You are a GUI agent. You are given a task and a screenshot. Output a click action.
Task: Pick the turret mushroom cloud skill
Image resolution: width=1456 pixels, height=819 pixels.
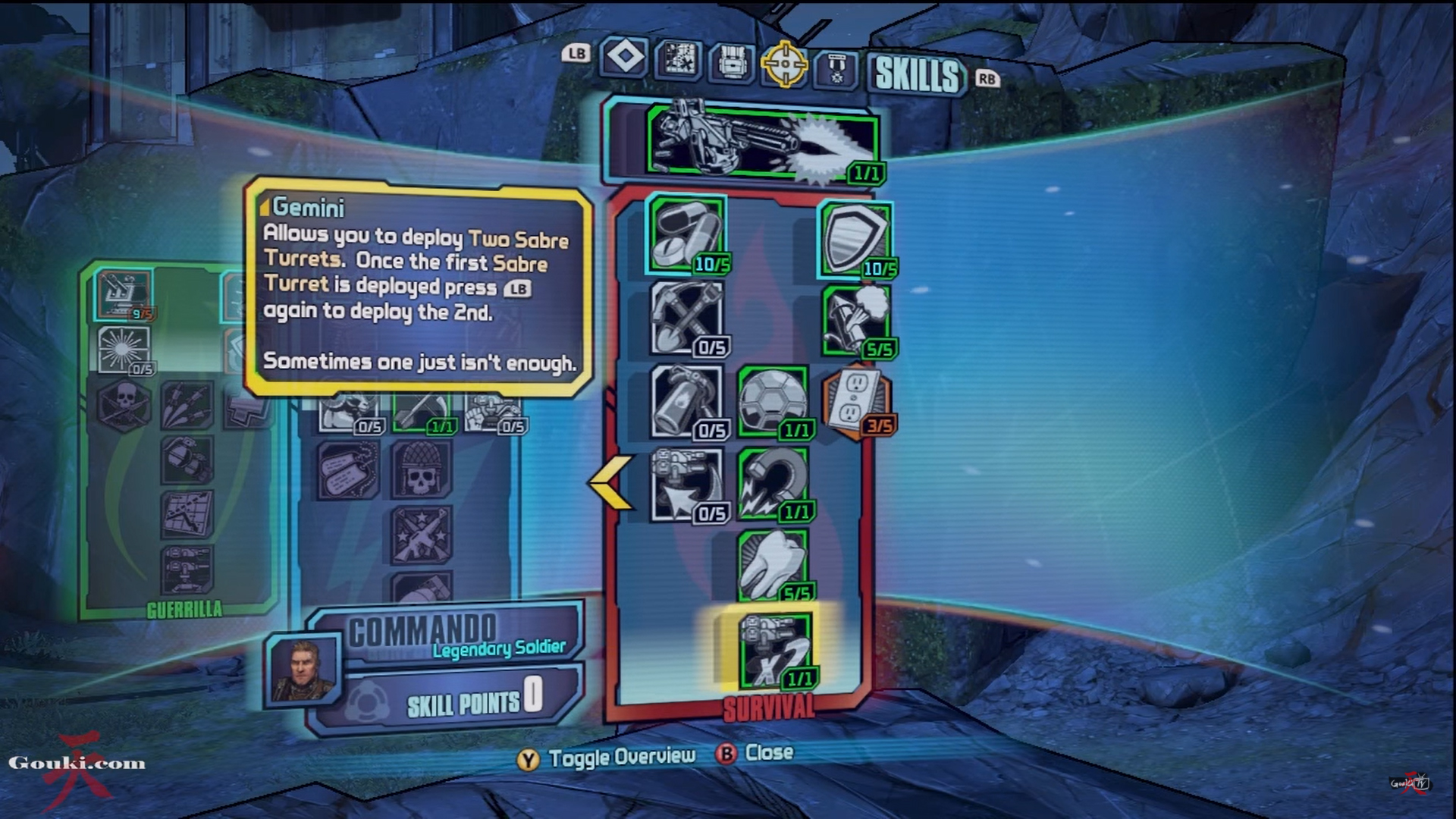point(855,320)
